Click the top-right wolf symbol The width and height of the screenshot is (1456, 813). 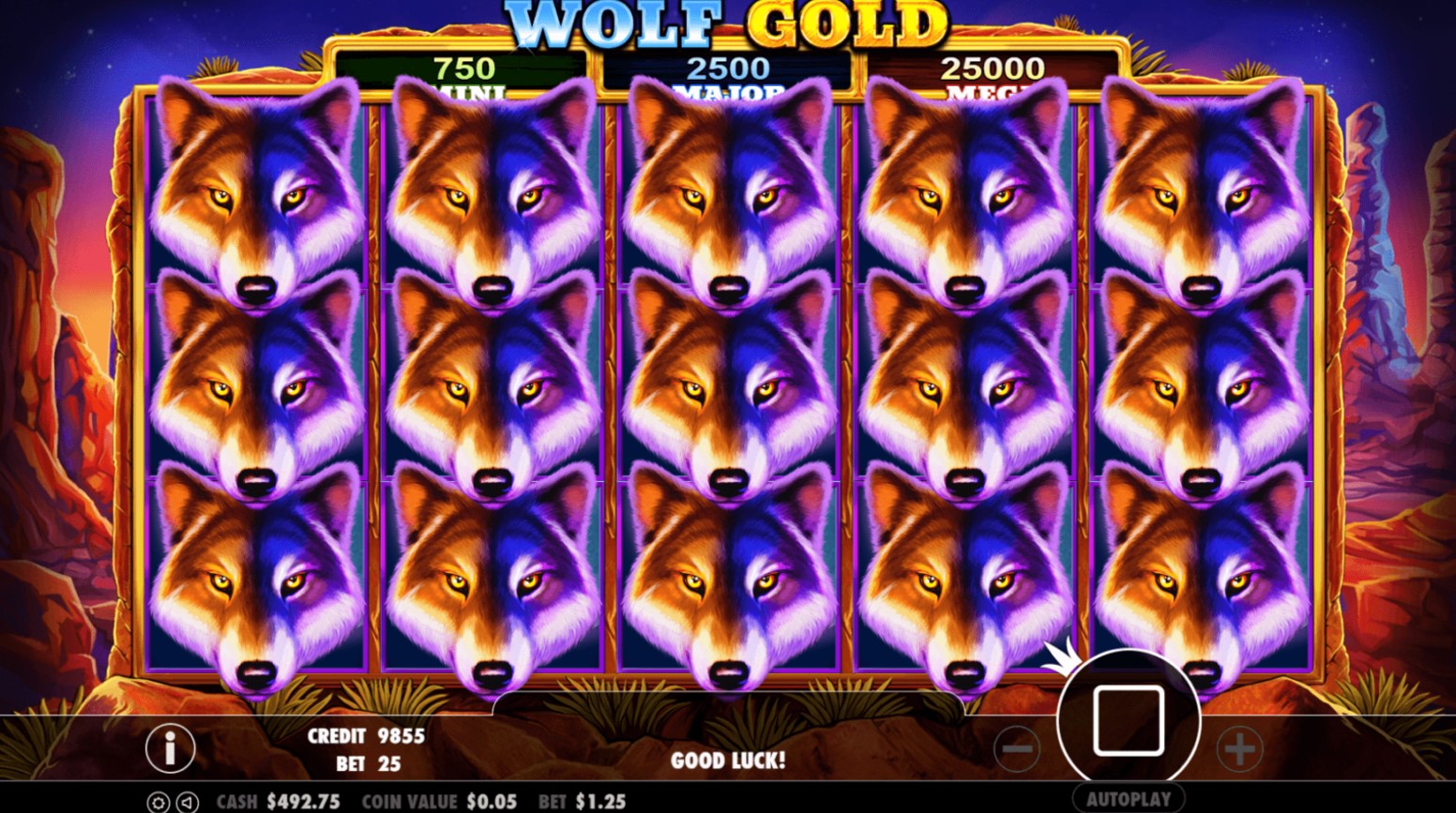[x=1201, y=188]
